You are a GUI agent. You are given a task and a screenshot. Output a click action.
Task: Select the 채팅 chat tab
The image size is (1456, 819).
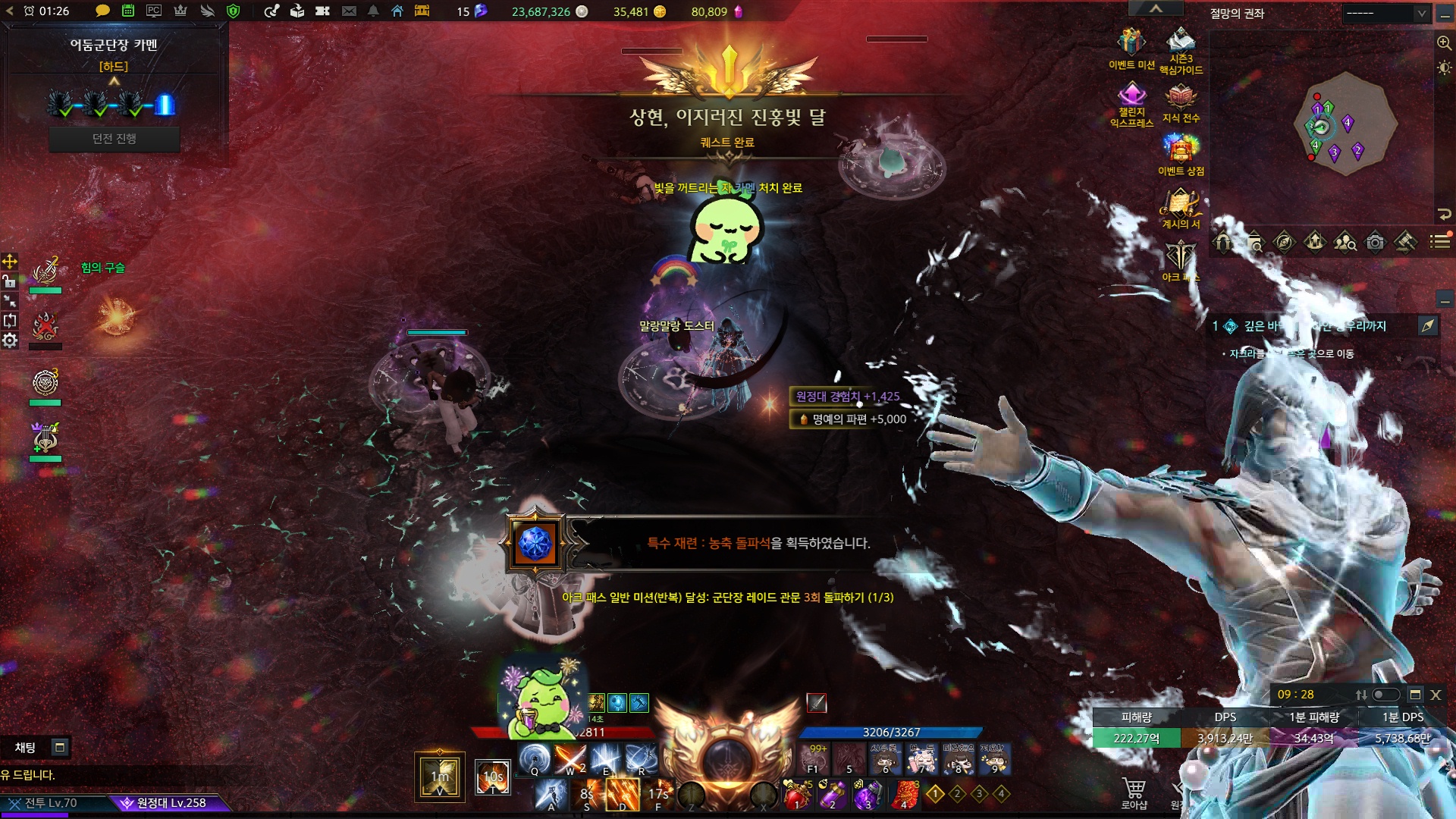tap(26, 748)
